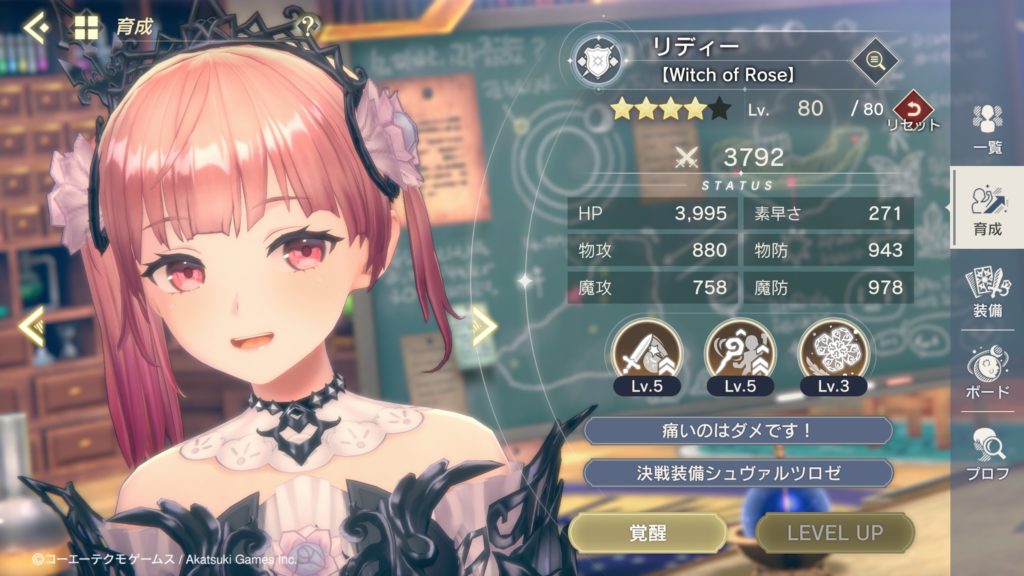This screenshot has height=576, width=1024.
Task: Show the next character with right arrow
Action: point(484,325)
